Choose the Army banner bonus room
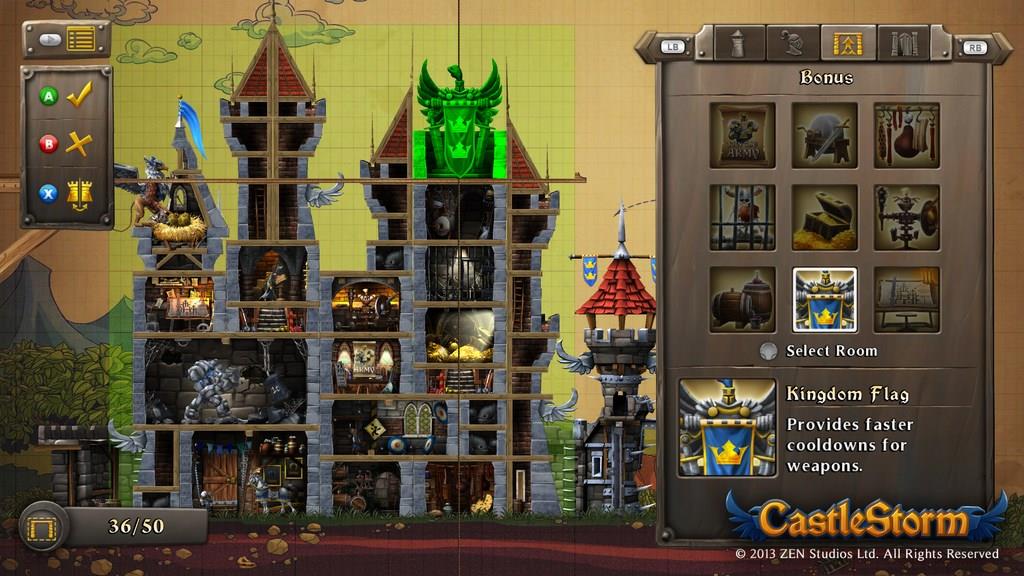The height and width of the screenshot is (576, 1024). coord(742,135)
